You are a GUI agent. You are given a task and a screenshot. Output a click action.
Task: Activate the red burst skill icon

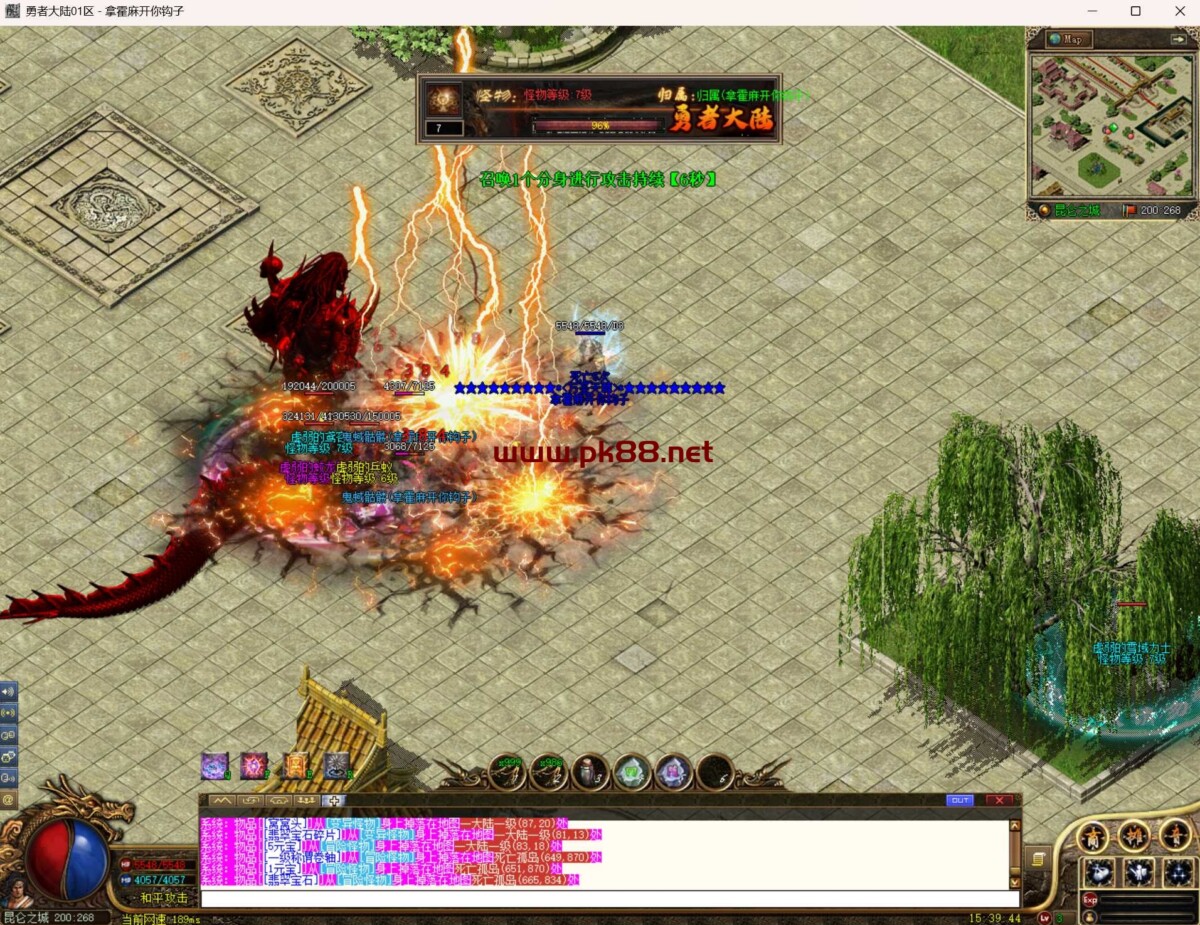click(x=254, y=766)
